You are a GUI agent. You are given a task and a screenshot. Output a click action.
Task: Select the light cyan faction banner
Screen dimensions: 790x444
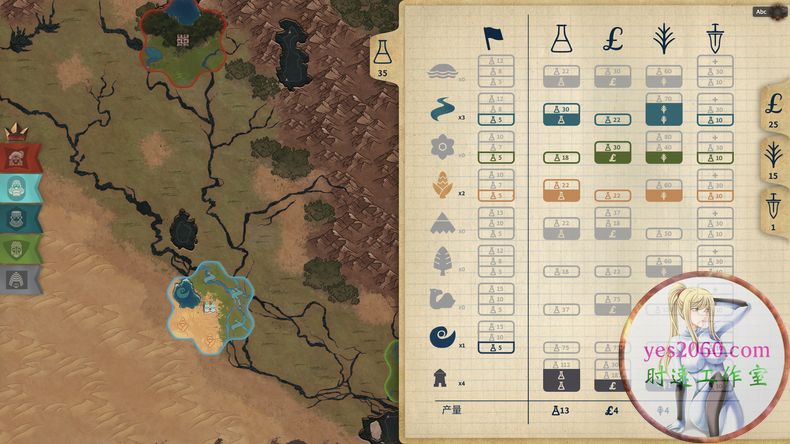[18, 188]
